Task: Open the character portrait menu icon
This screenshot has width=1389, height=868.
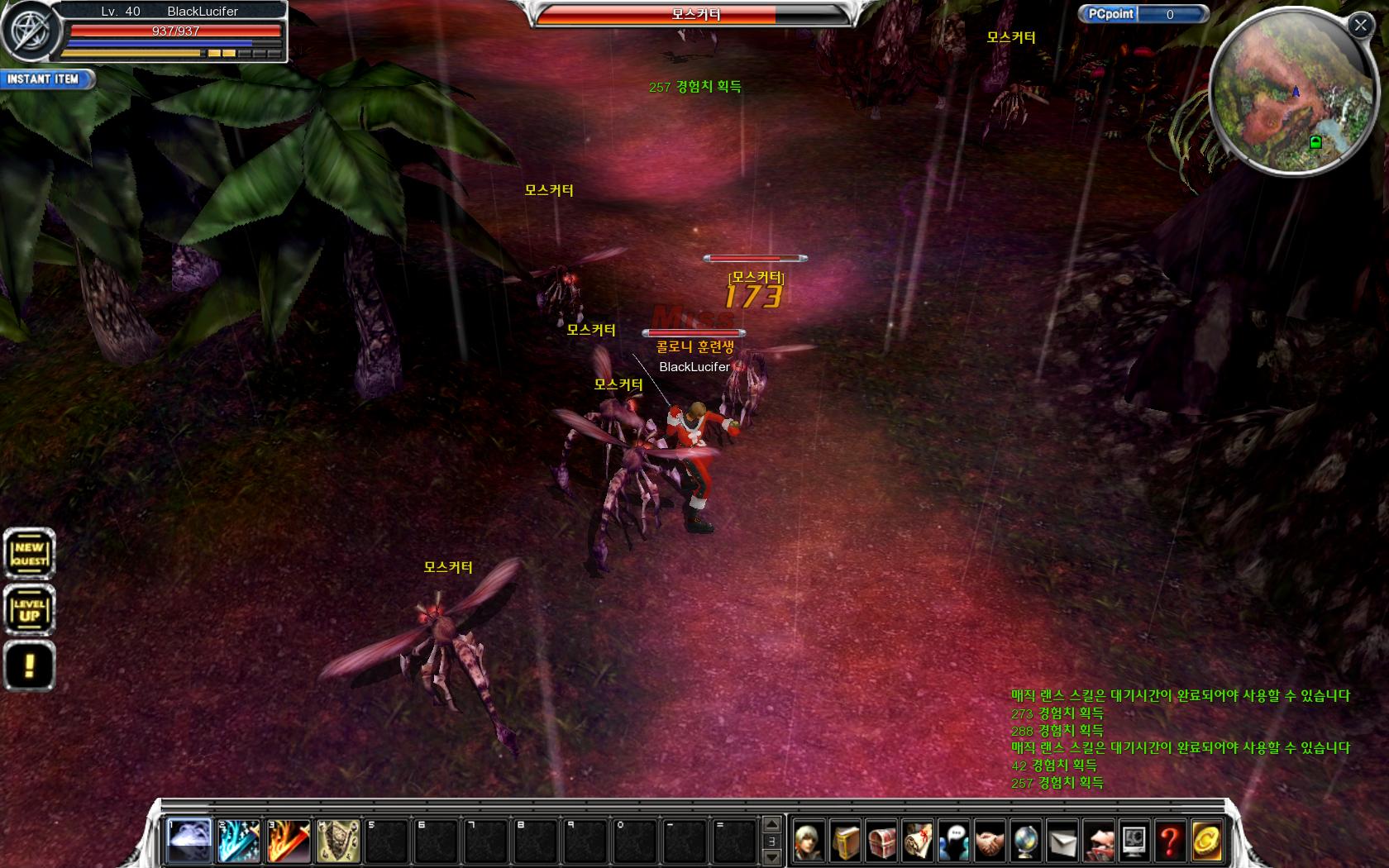Action: 809,842
